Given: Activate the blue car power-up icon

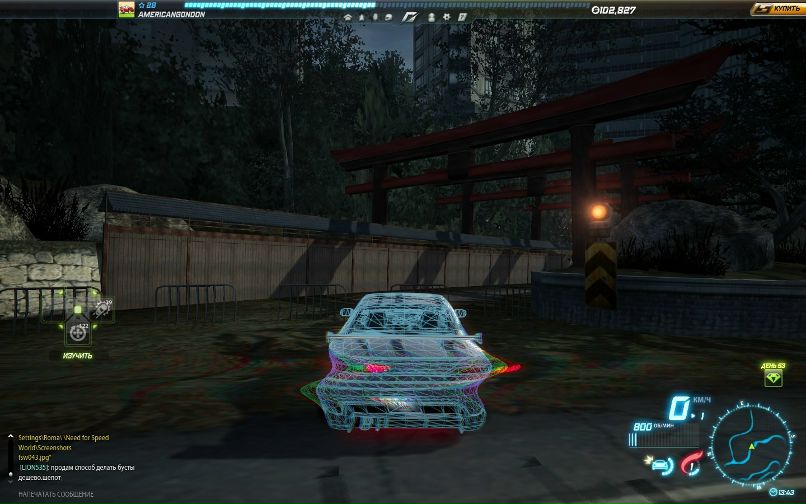Looking at the screenshot, I should (x=660, y=463).
